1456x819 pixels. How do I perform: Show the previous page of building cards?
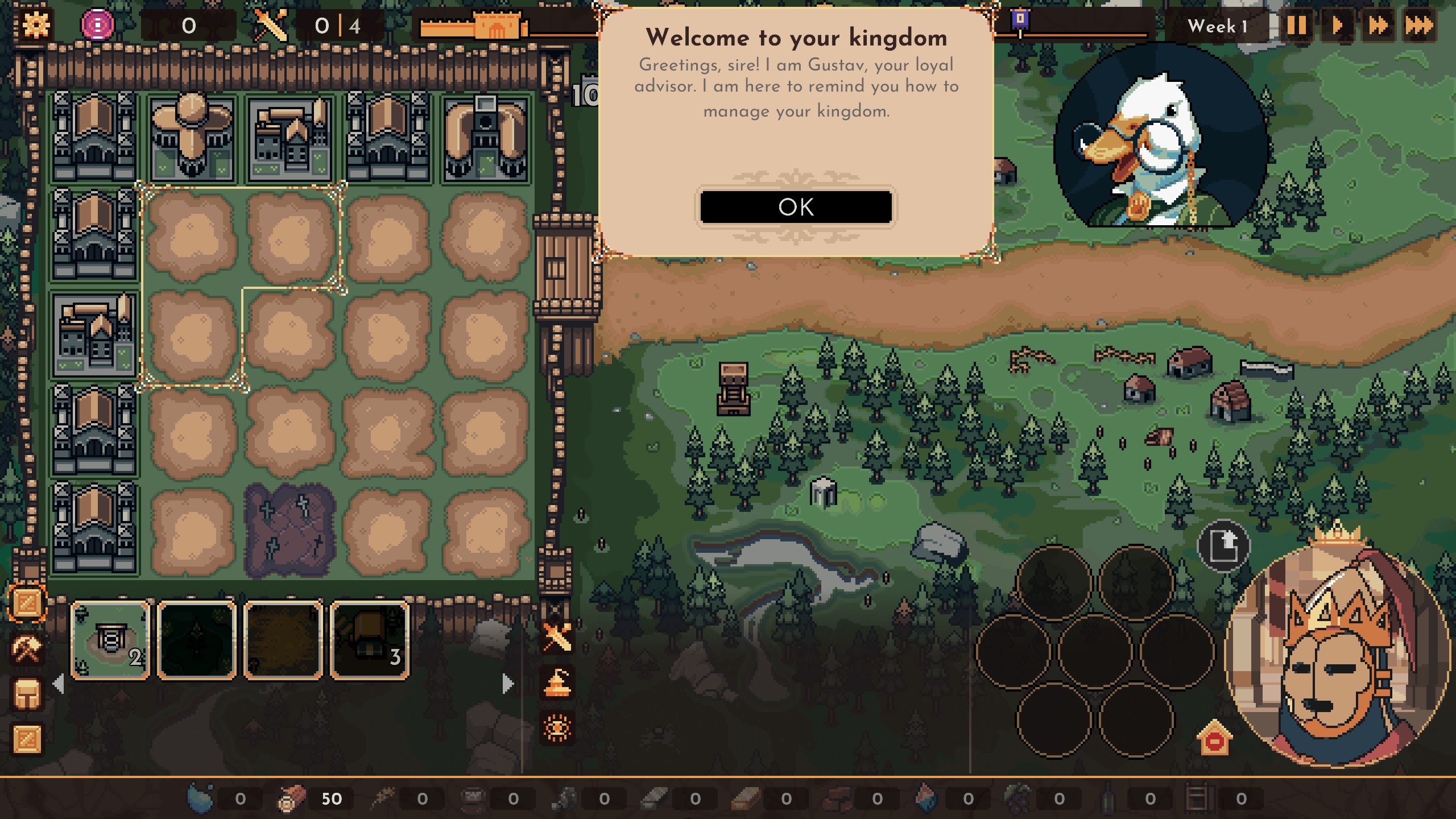pyautogui.click(x=58, y=683)
